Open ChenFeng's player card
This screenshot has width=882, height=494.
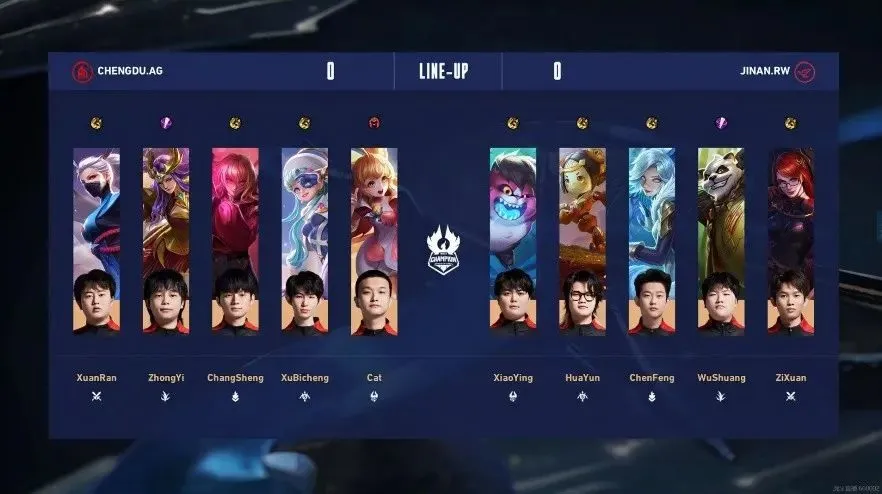point(652,241)
